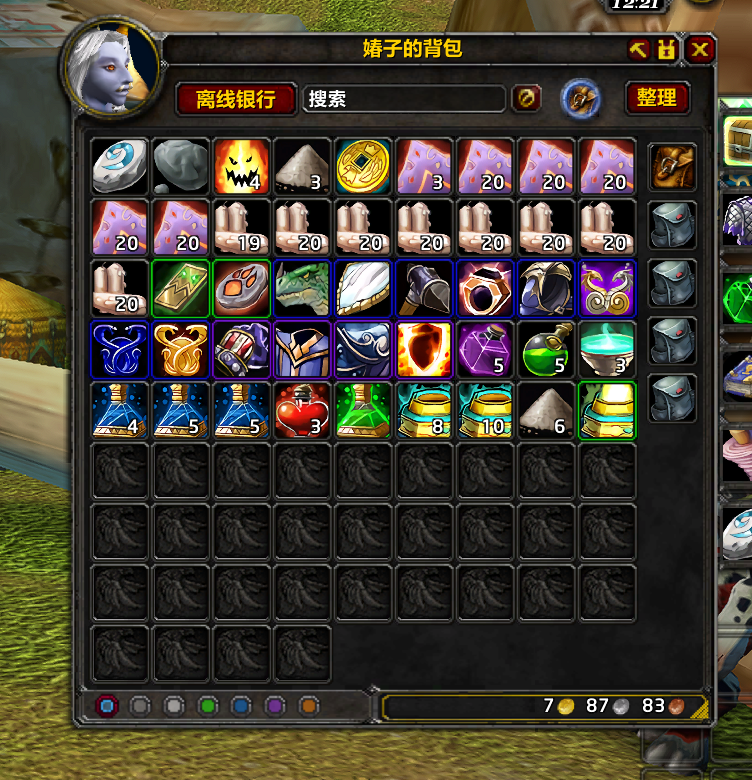Image resolution: width=752 pixels, height=780 pixels.
Task: Pick the flaming jack-o-lantern face item
Action: click(x=241, y=166)
